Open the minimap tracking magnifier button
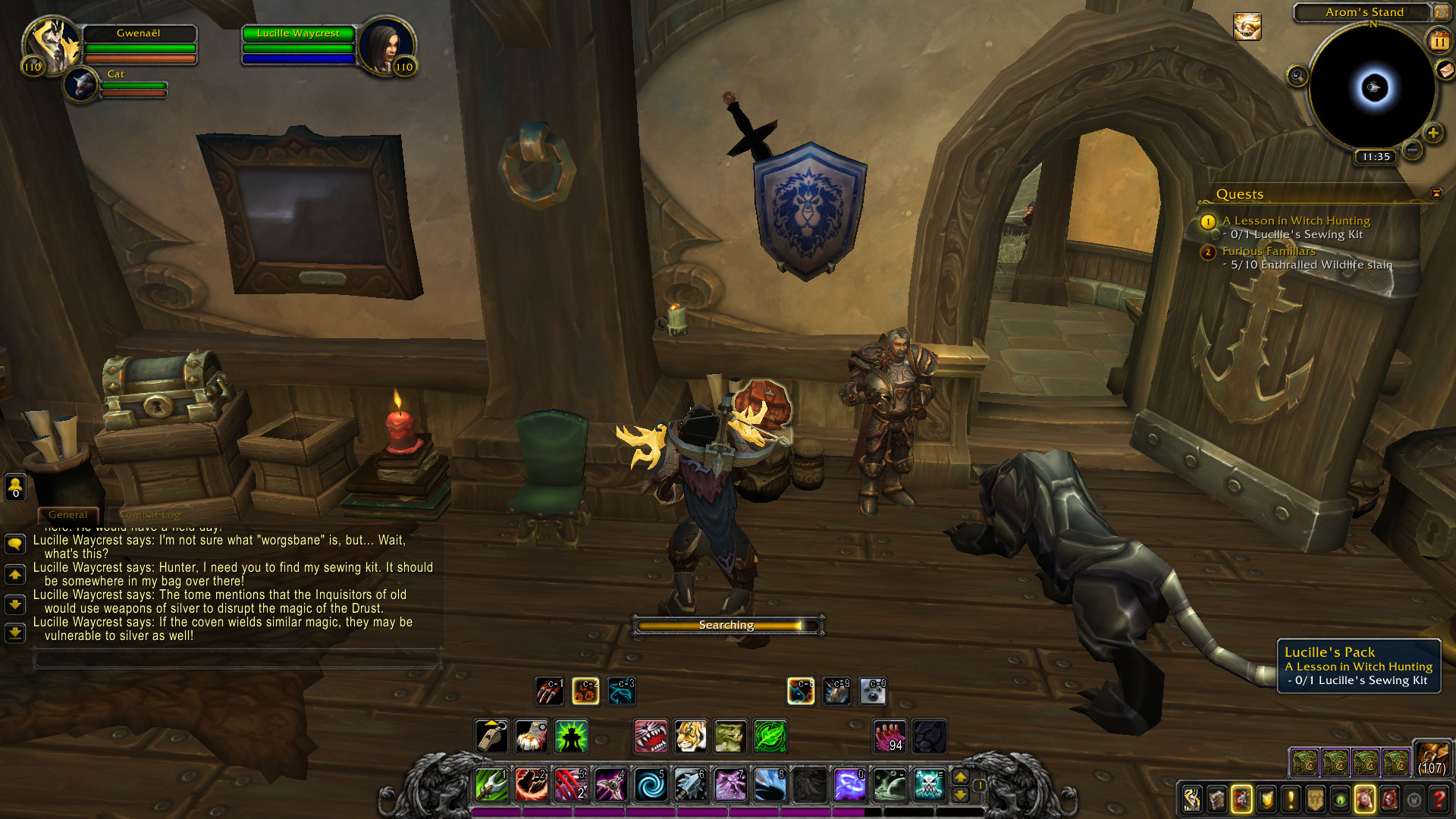 coord(1298,76)
